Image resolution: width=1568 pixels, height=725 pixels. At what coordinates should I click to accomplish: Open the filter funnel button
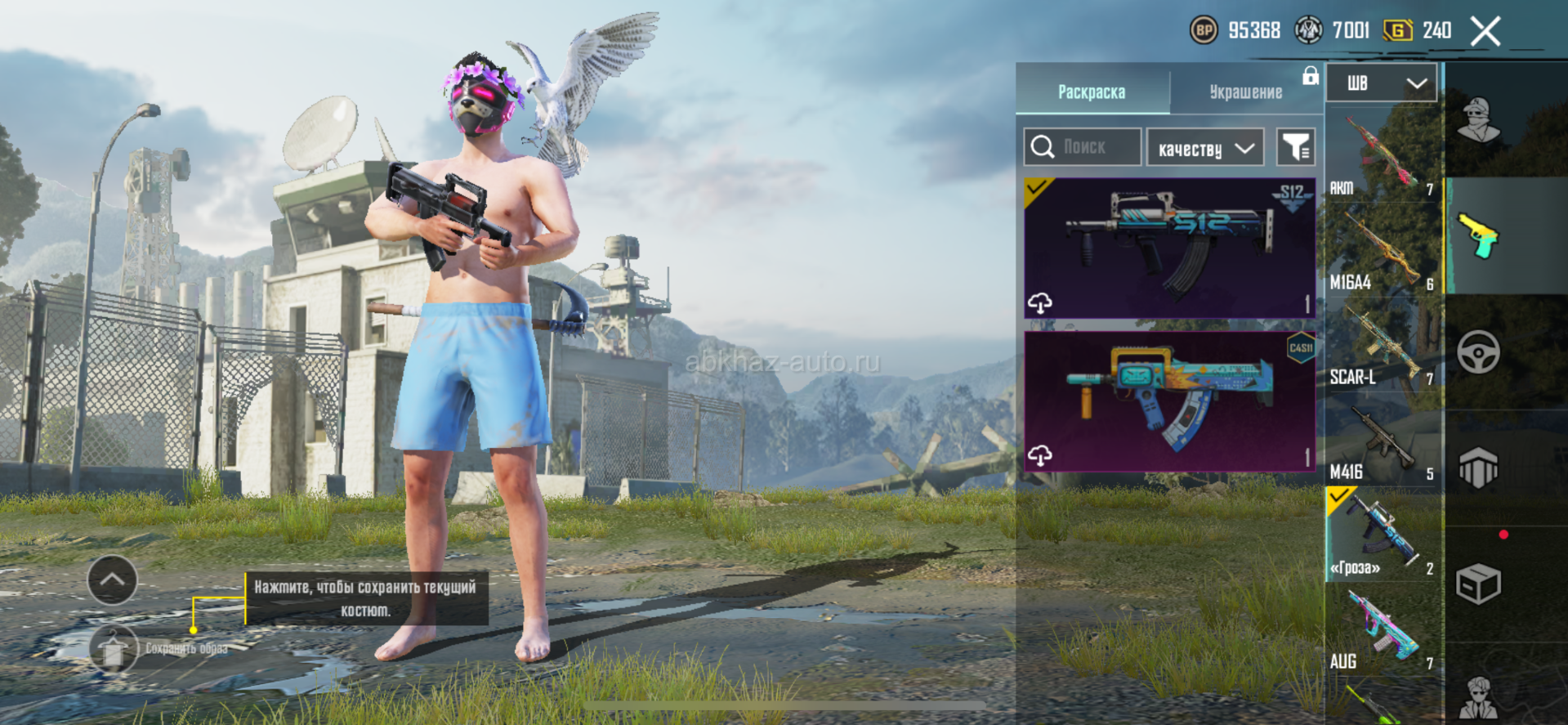(x=1296, y=148)
